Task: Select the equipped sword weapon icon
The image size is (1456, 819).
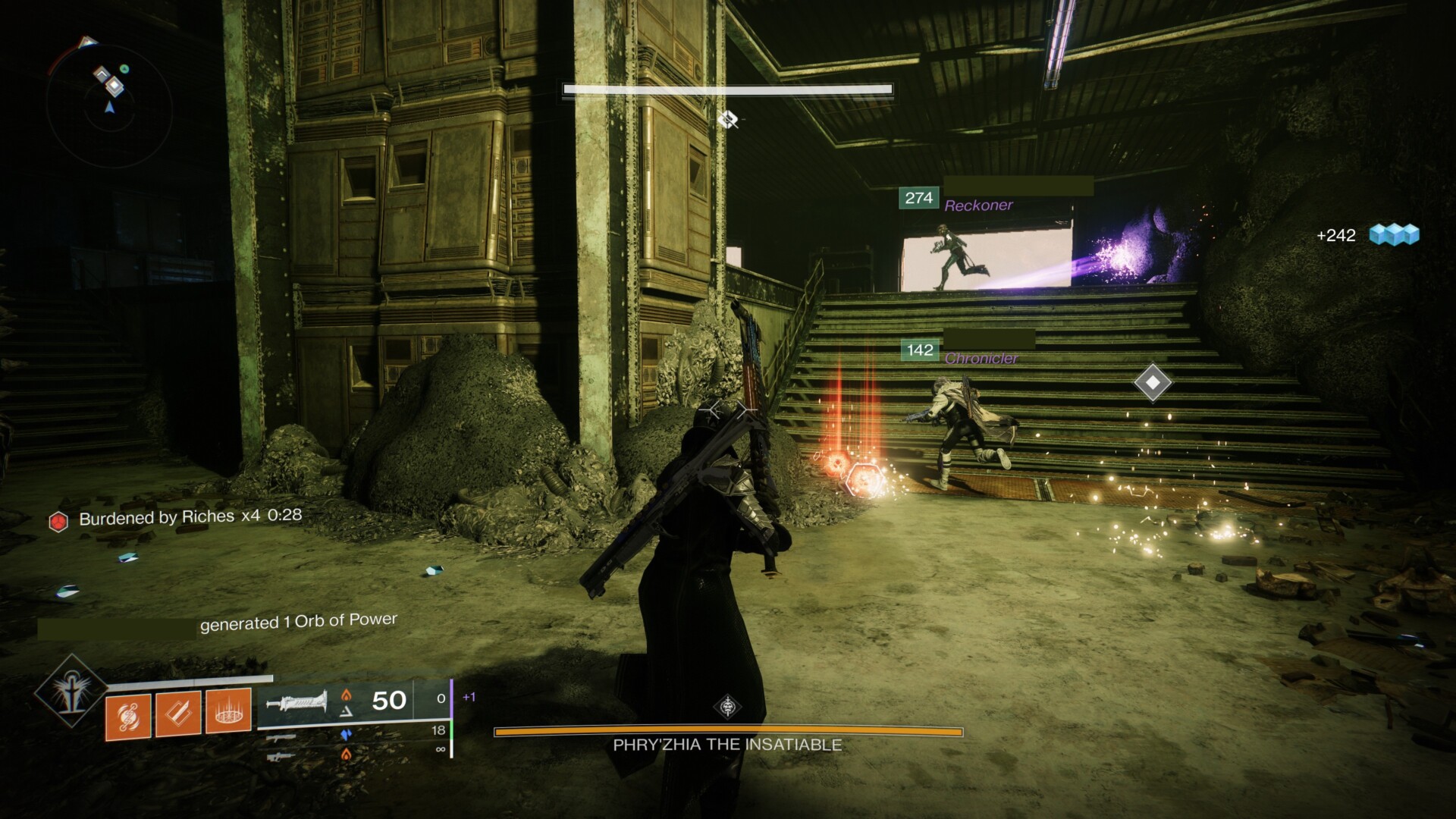Action: point(297,702)
